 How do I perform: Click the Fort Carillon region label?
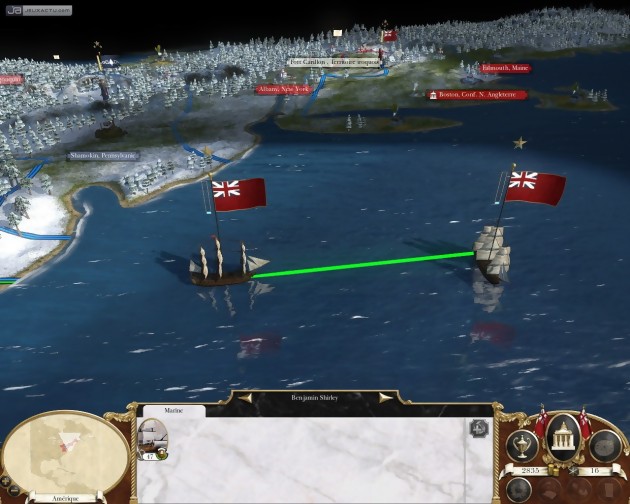[330, 61]
